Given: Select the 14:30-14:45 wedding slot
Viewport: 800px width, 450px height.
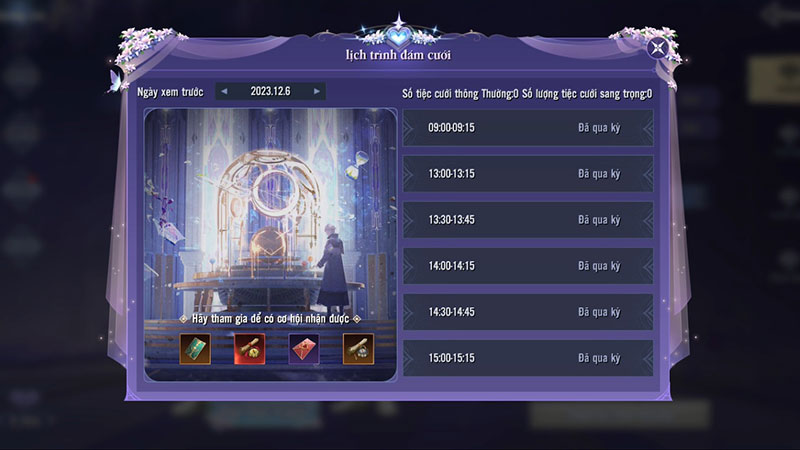Looking at the screenshot, I should pos(527,312).
